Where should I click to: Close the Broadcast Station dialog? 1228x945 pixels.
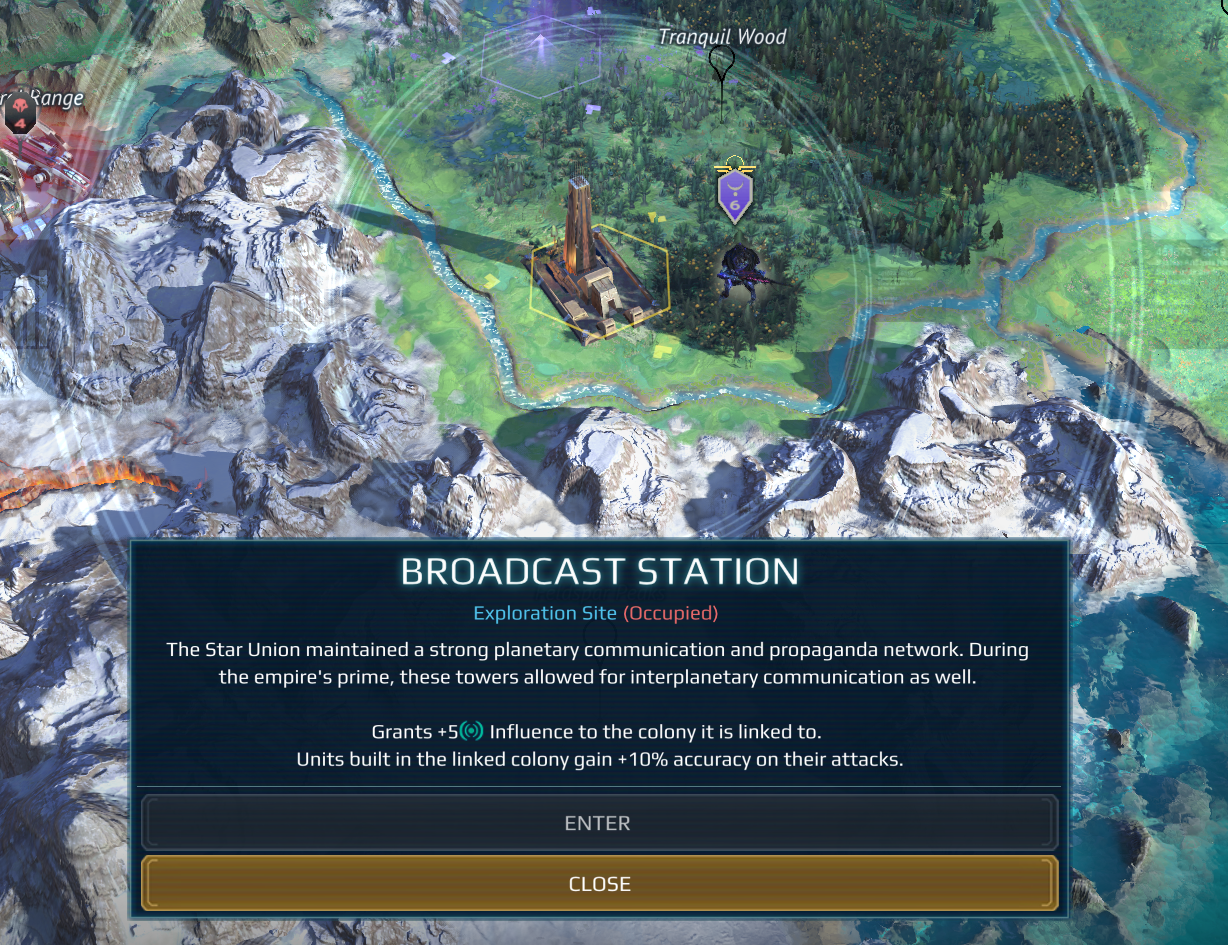pyautogui.click(x=598, y=884)
